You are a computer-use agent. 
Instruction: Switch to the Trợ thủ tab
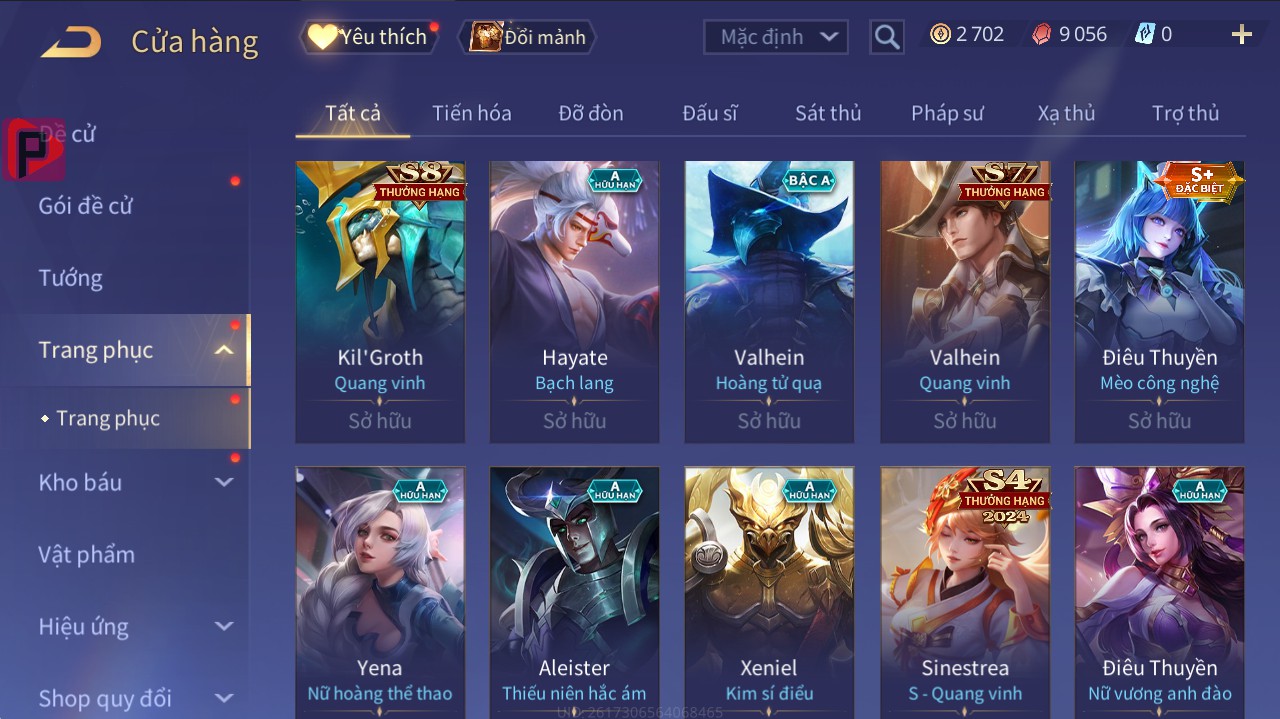tap(1185, 113)
